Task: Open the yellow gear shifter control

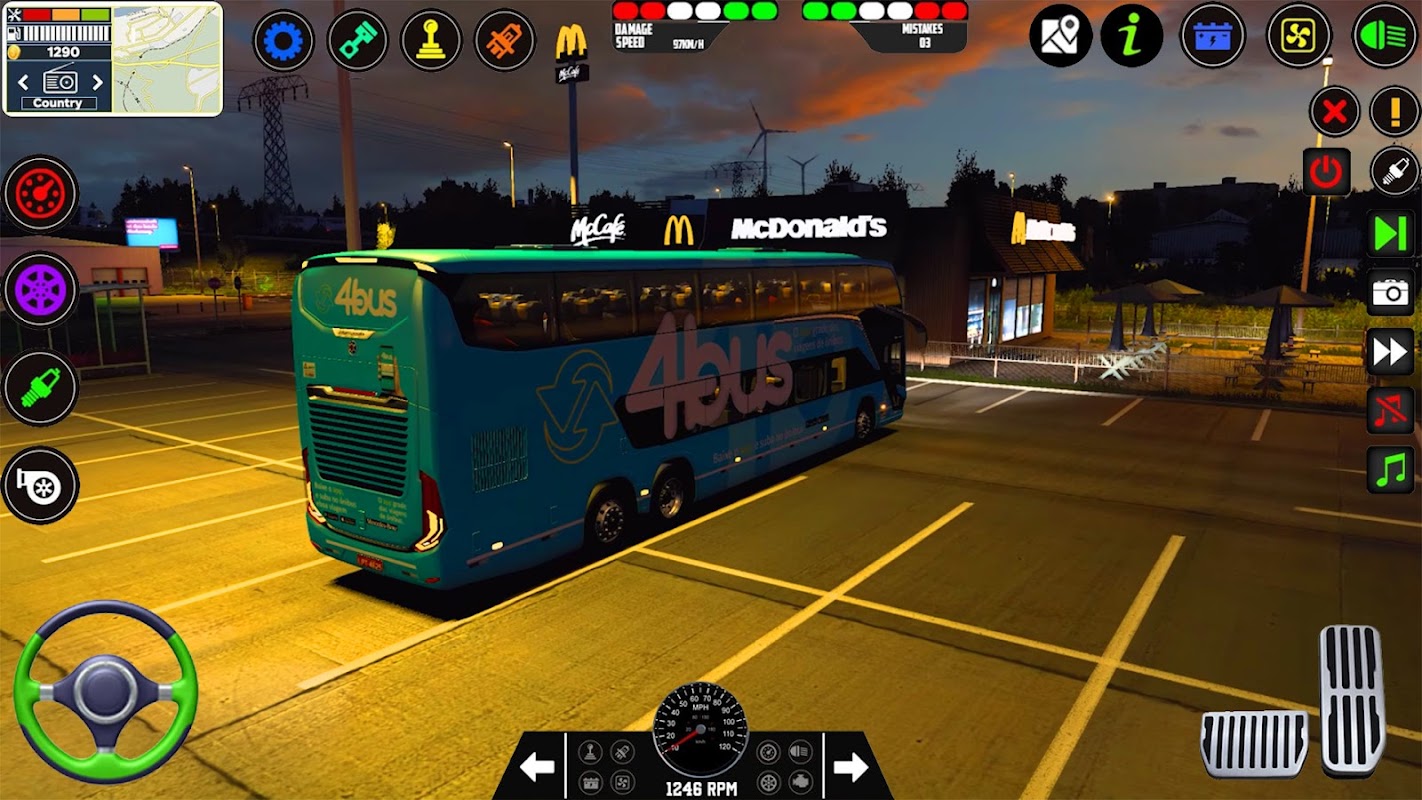Action: pyautogui.click(x=431, y=40)
